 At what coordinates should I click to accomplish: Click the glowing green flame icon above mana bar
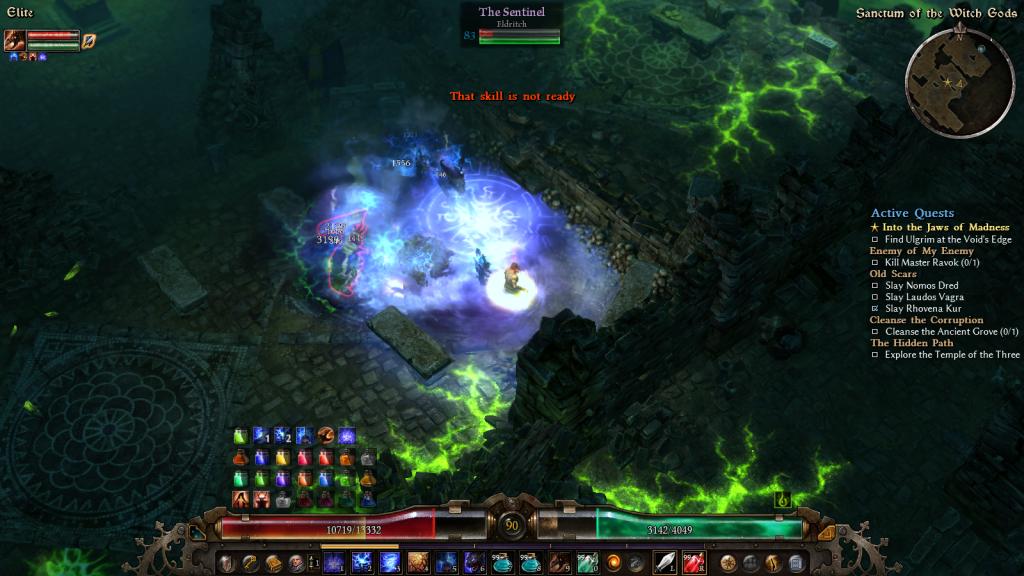pyautogui.click(x=784, y=499)
